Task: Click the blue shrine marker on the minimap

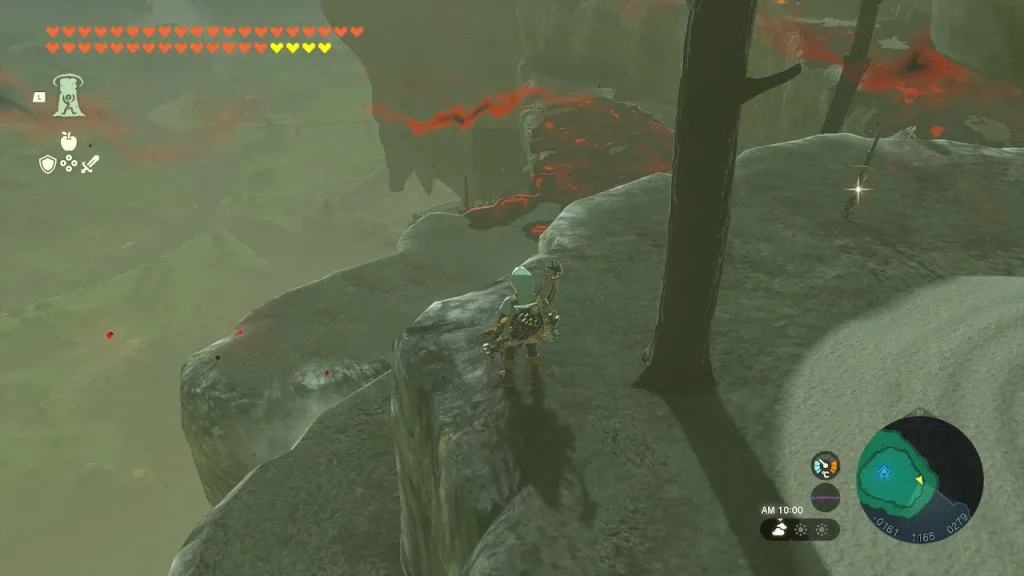Action: (883, 472)
